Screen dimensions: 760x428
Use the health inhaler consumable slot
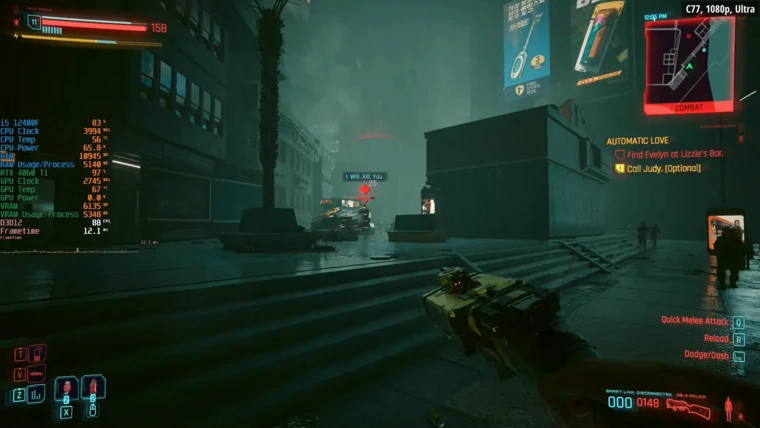point(66,388)
